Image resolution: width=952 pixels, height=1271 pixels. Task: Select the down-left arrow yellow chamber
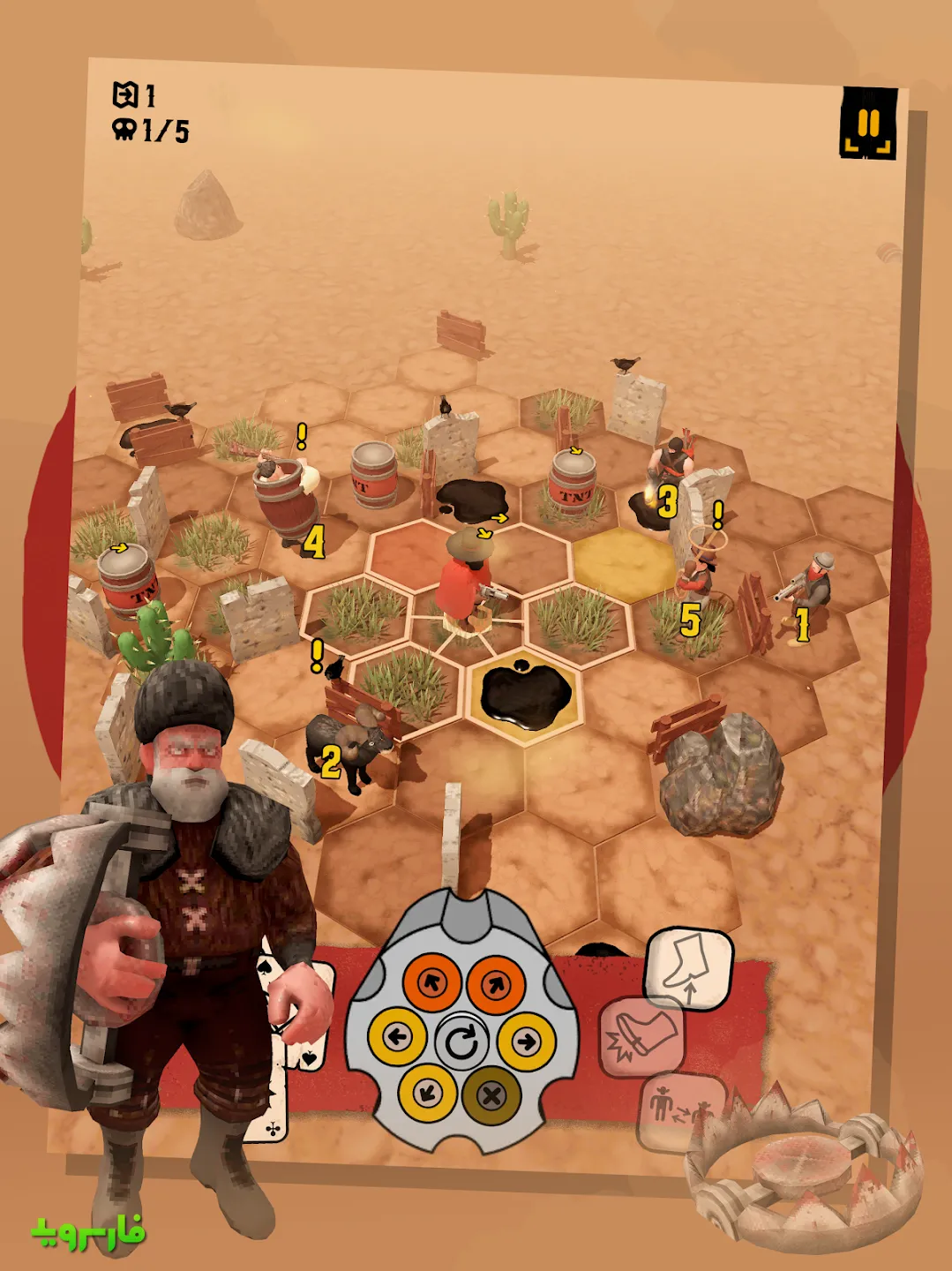click(427, 1094)
